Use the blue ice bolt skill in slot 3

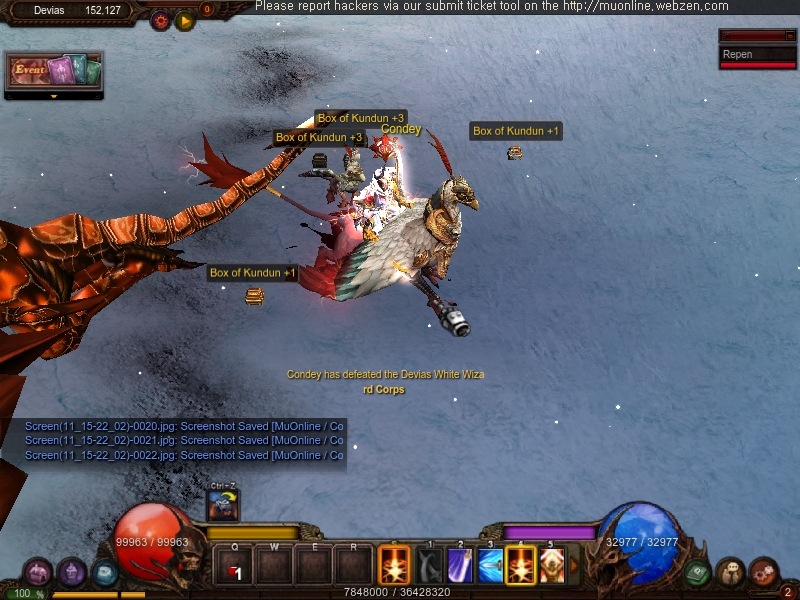click(490, 566)
